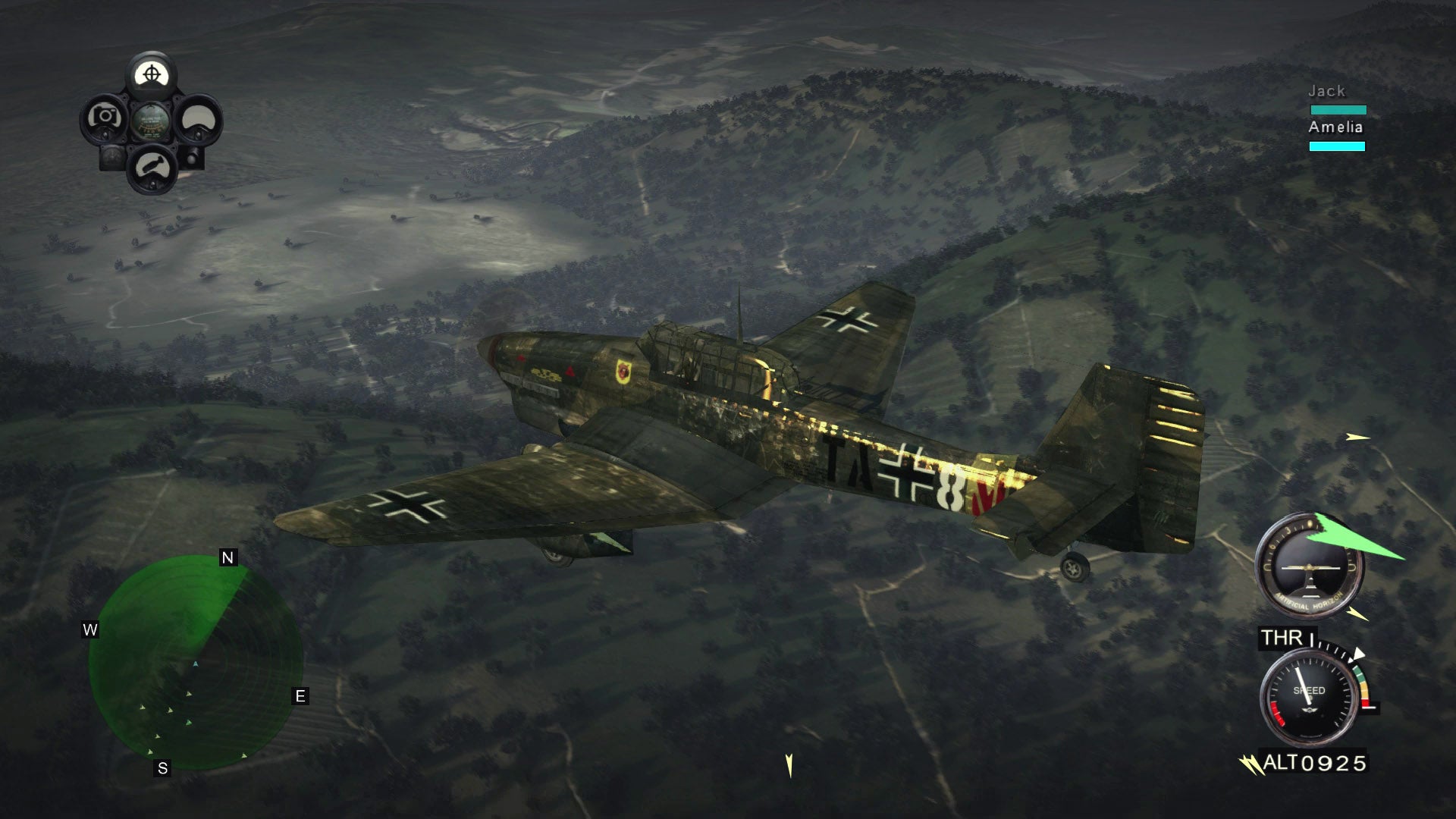
Task: Click the blank needle gauge right of compass
Action: coord(198,120)
